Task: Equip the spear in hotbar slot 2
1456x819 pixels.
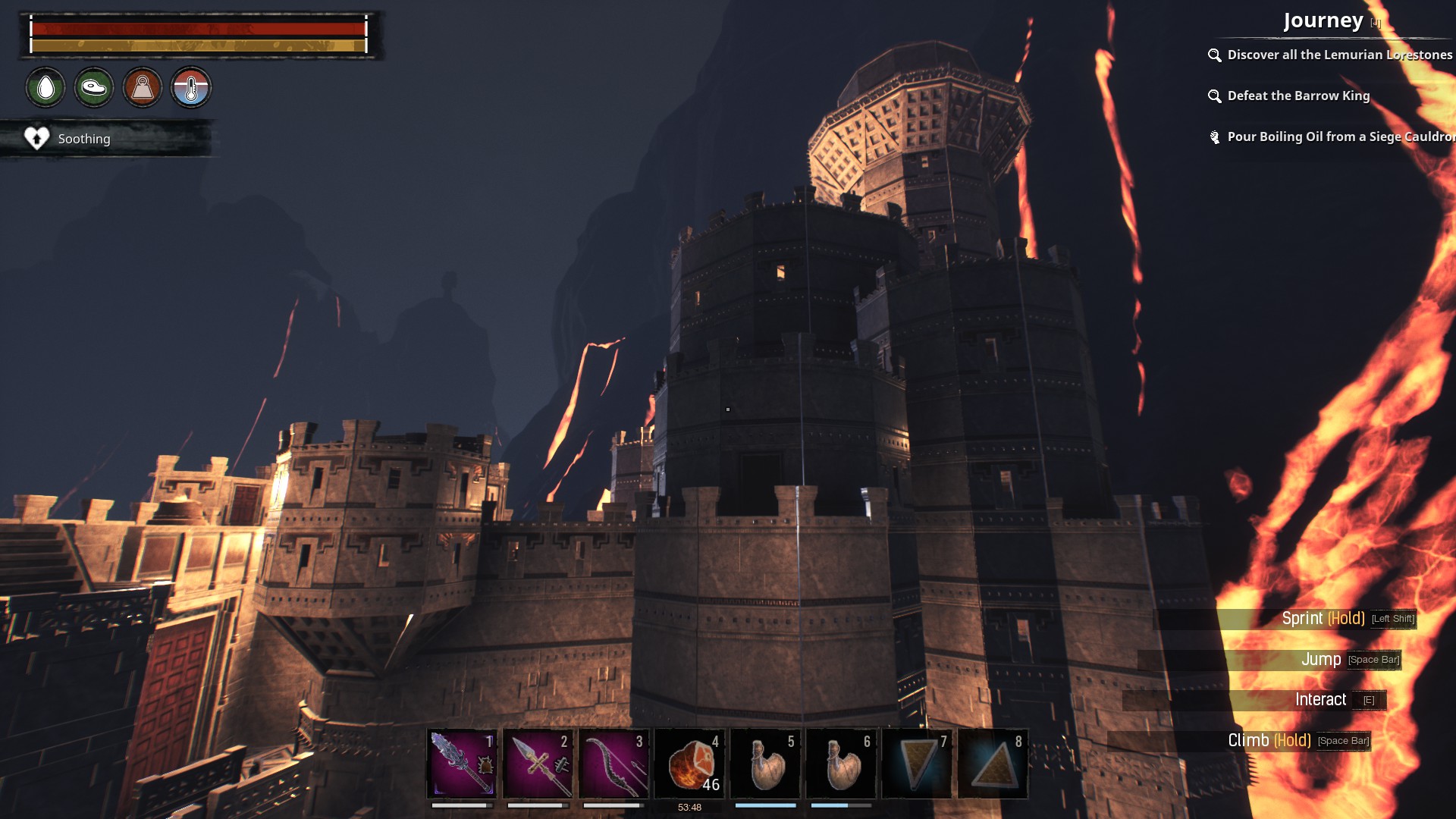Action: pos(538,764)
